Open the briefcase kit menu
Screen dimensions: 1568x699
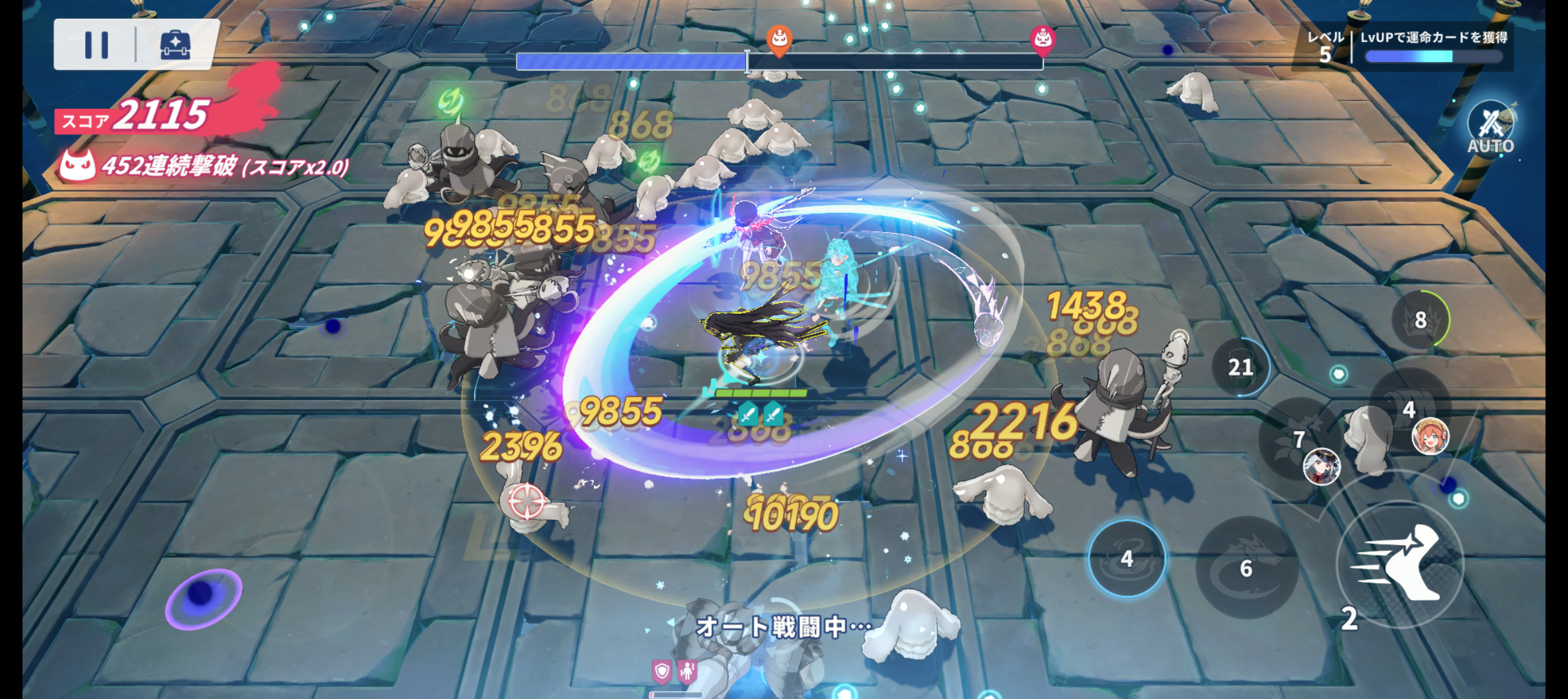point(175,45)
